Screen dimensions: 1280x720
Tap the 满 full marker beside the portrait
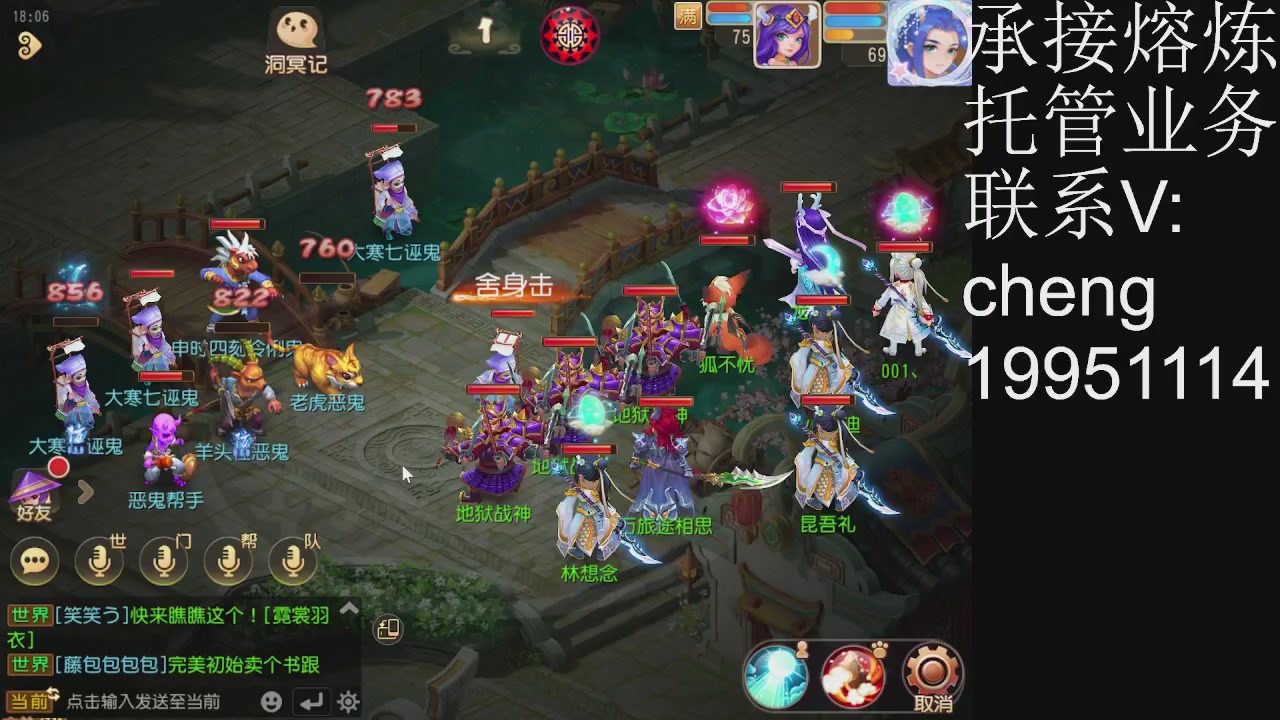click(x=689, y=16)
